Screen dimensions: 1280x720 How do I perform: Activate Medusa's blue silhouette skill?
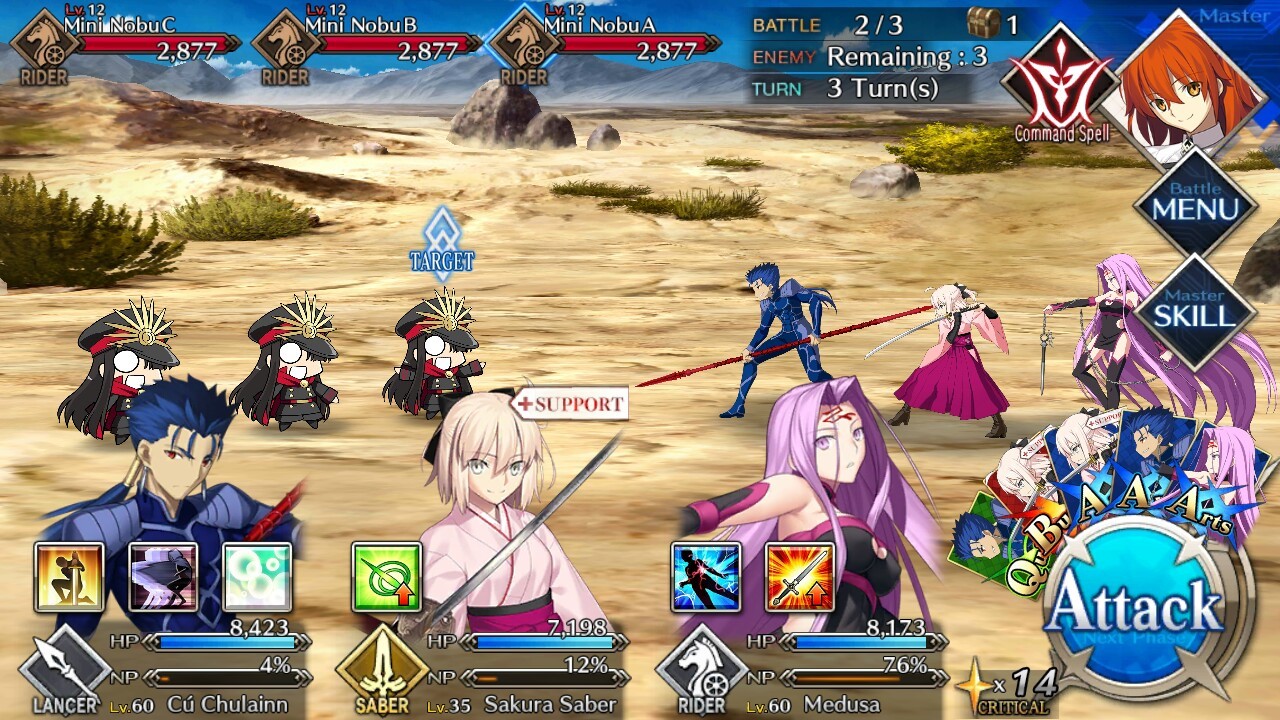[706, 577]
